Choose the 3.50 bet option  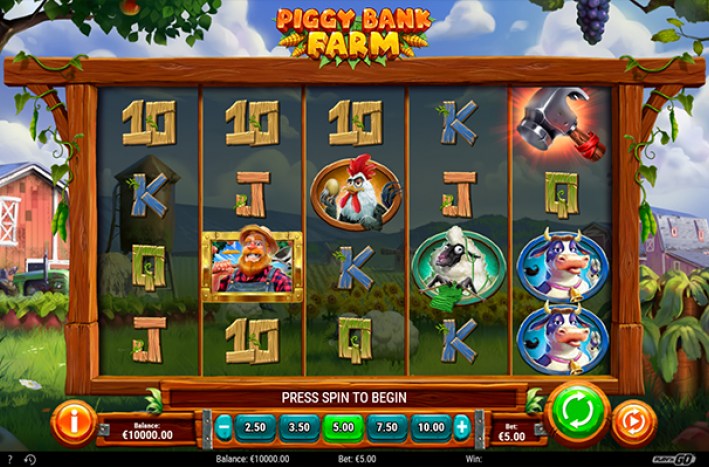point(299,428)
